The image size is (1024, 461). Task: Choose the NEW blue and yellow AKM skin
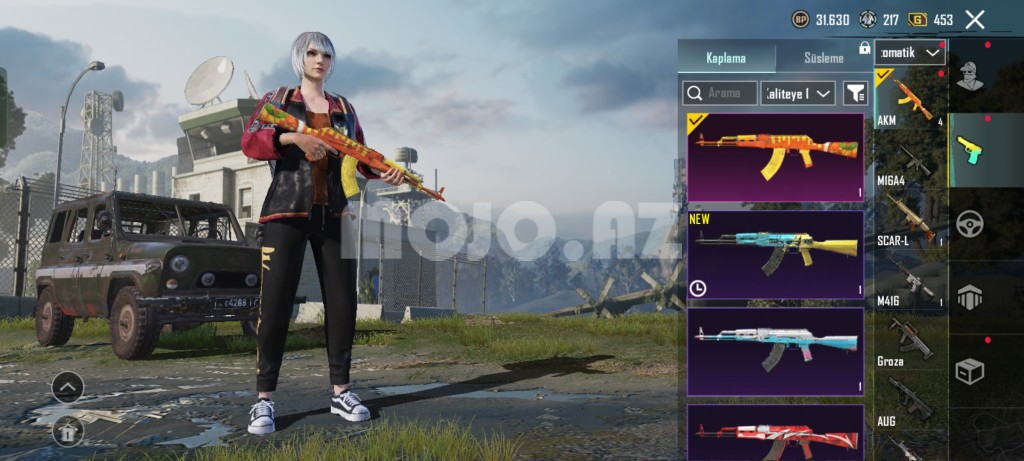775,254
